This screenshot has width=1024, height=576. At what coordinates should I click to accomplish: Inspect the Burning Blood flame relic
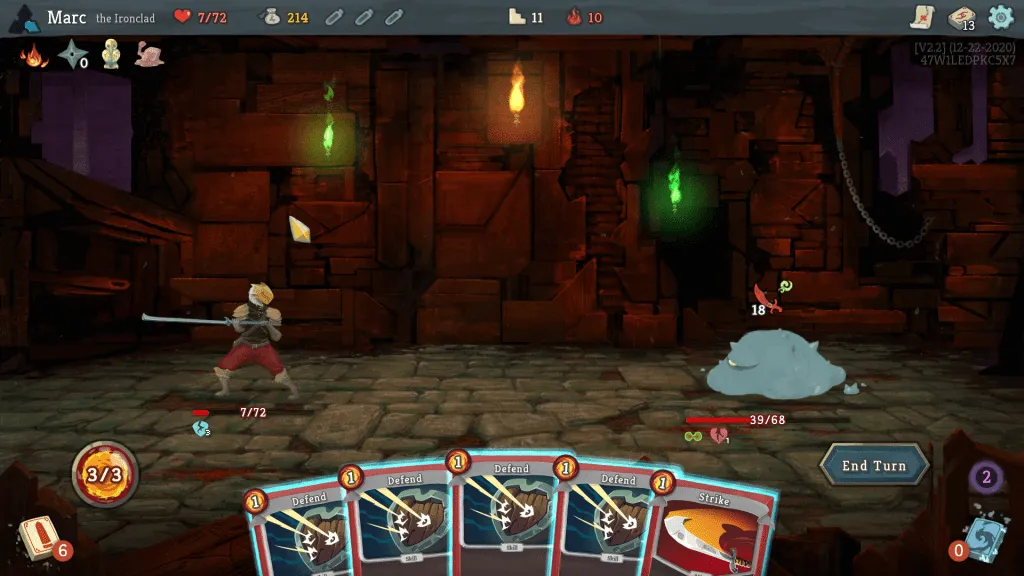coord(34,55)
